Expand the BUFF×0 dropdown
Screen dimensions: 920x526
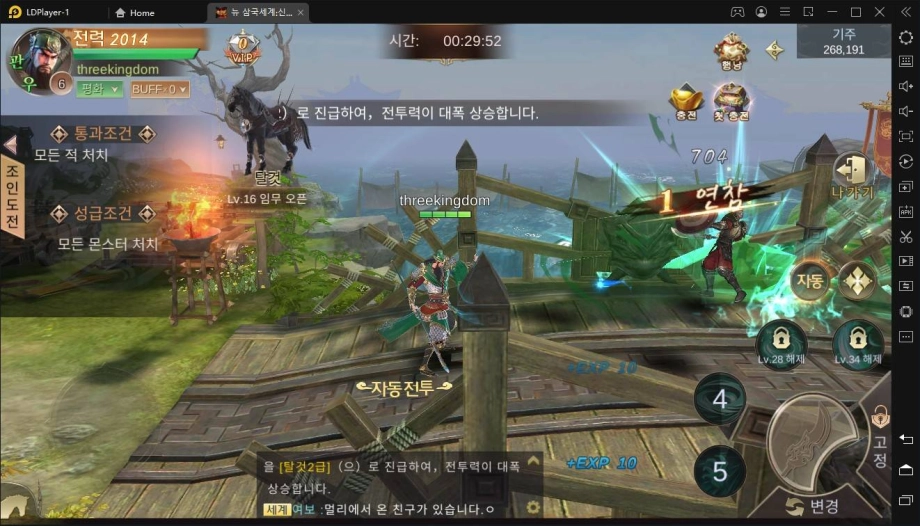(x=159, y=89)
